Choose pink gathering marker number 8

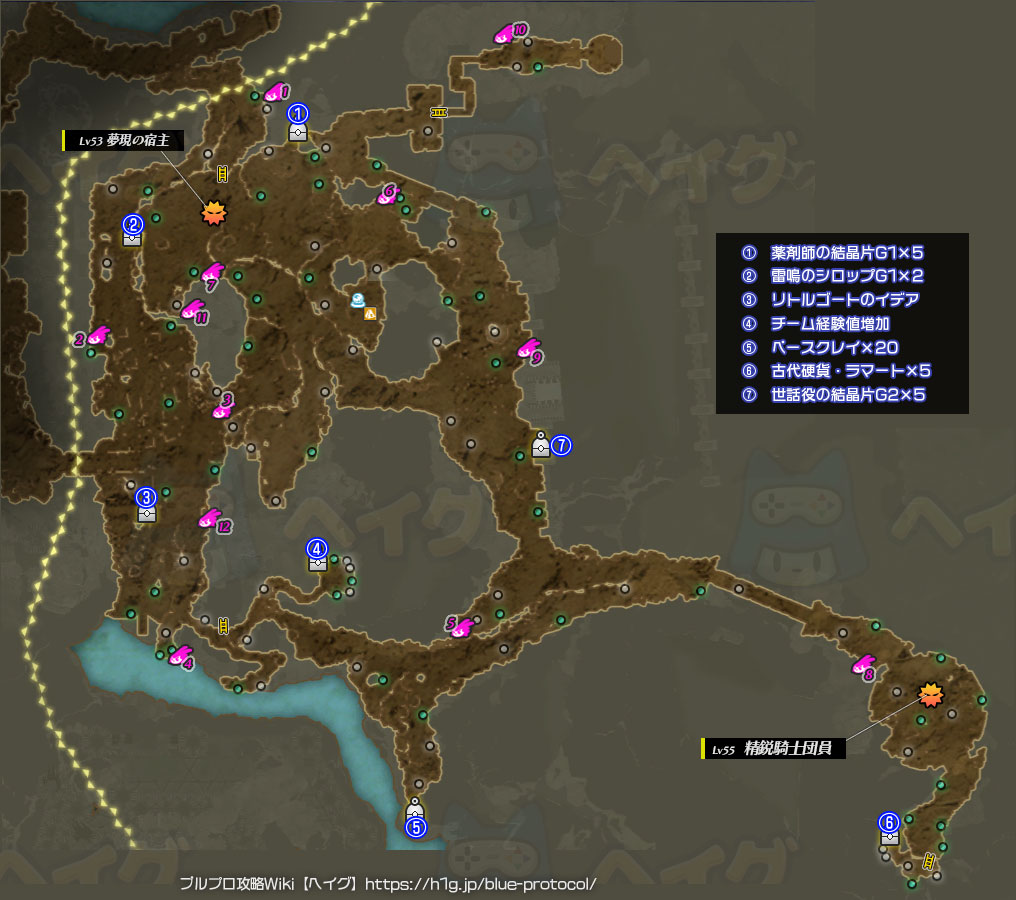point(863,666)
